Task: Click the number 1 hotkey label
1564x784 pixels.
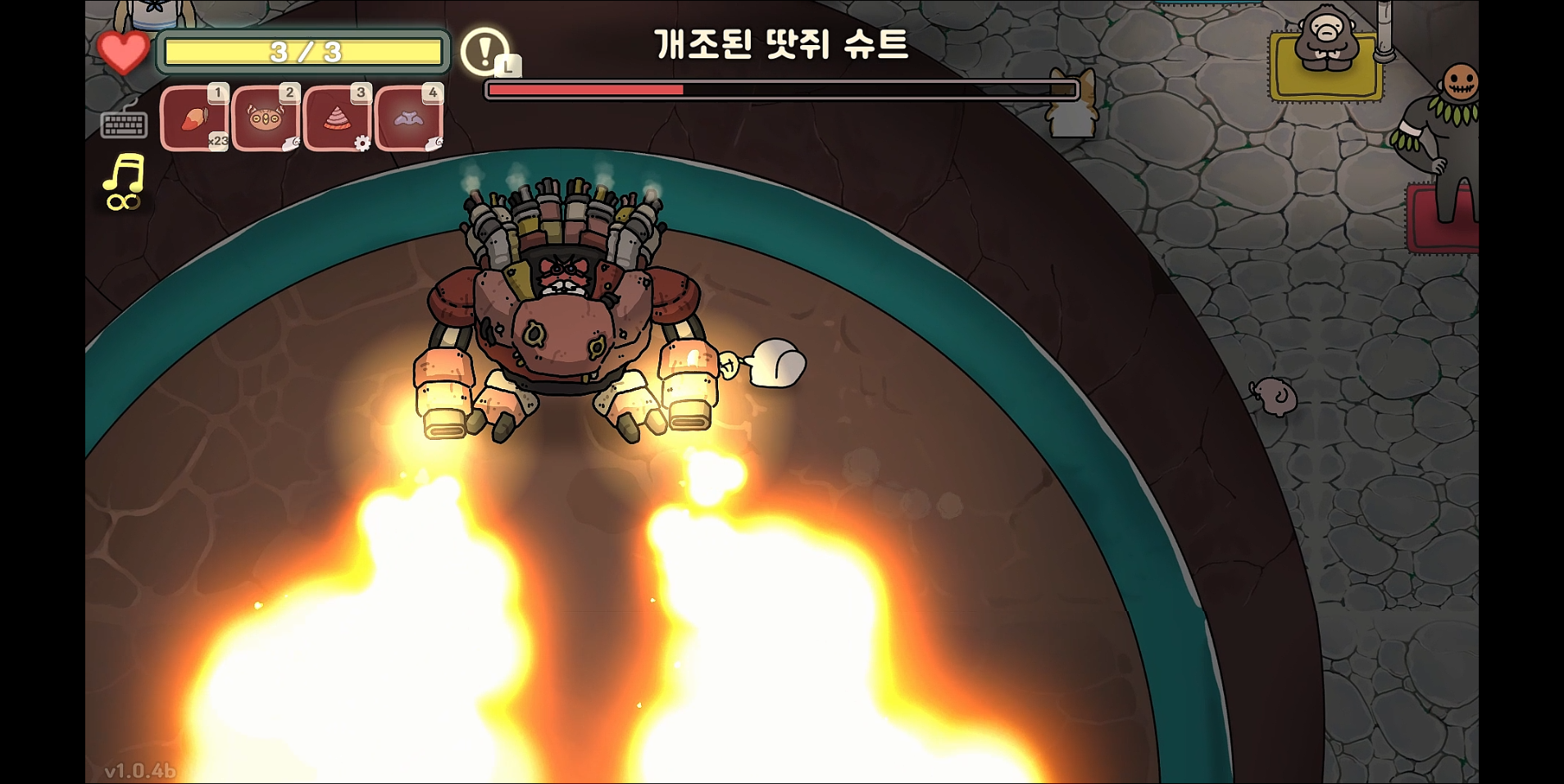Action: [217, 93]
